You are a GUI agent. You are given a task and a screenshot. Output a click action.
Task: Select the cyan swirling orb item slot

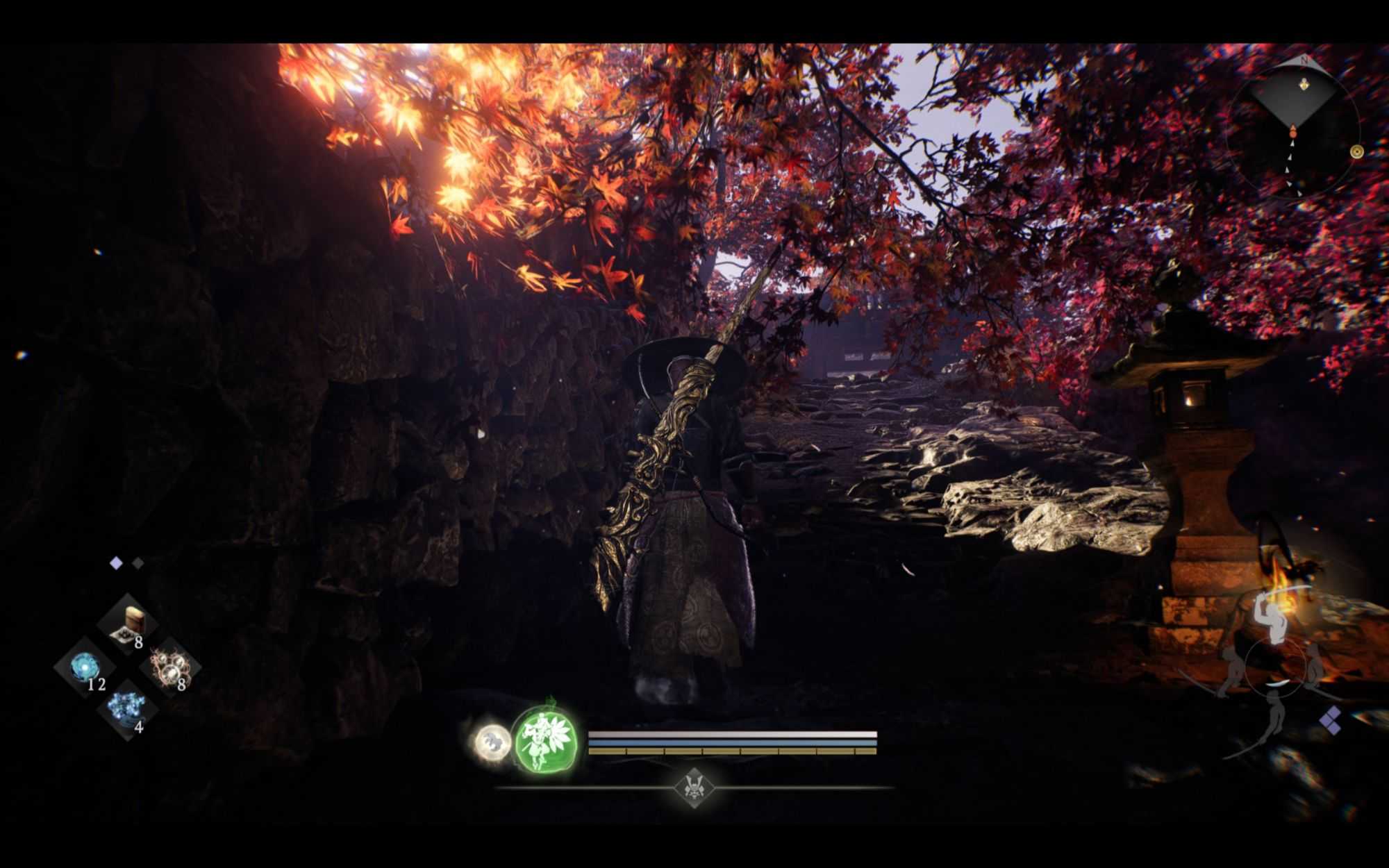[x=85, y=667]
